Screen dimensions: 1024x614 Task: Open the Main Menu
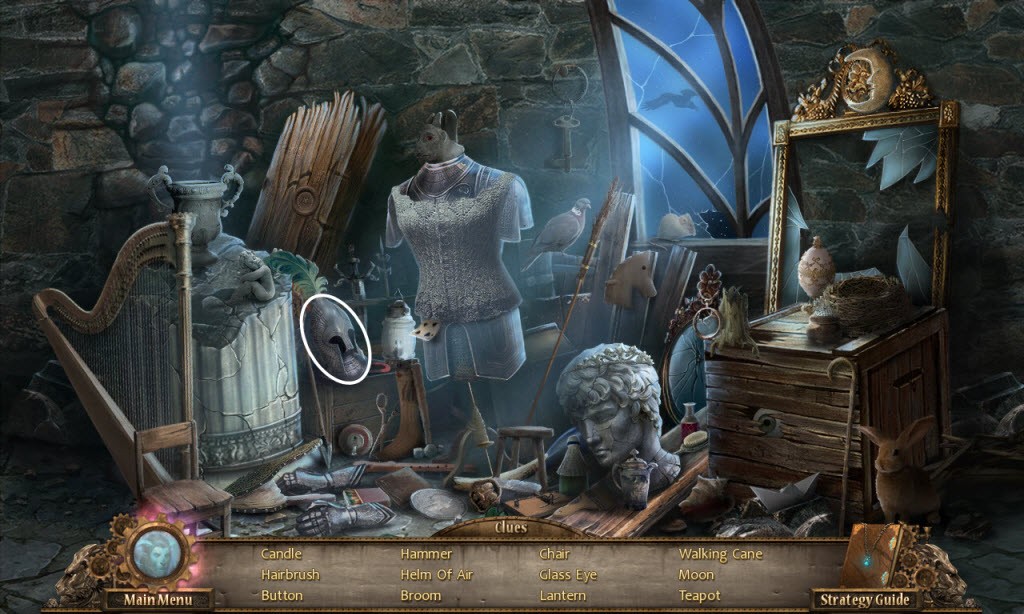(x=154, y=600)
